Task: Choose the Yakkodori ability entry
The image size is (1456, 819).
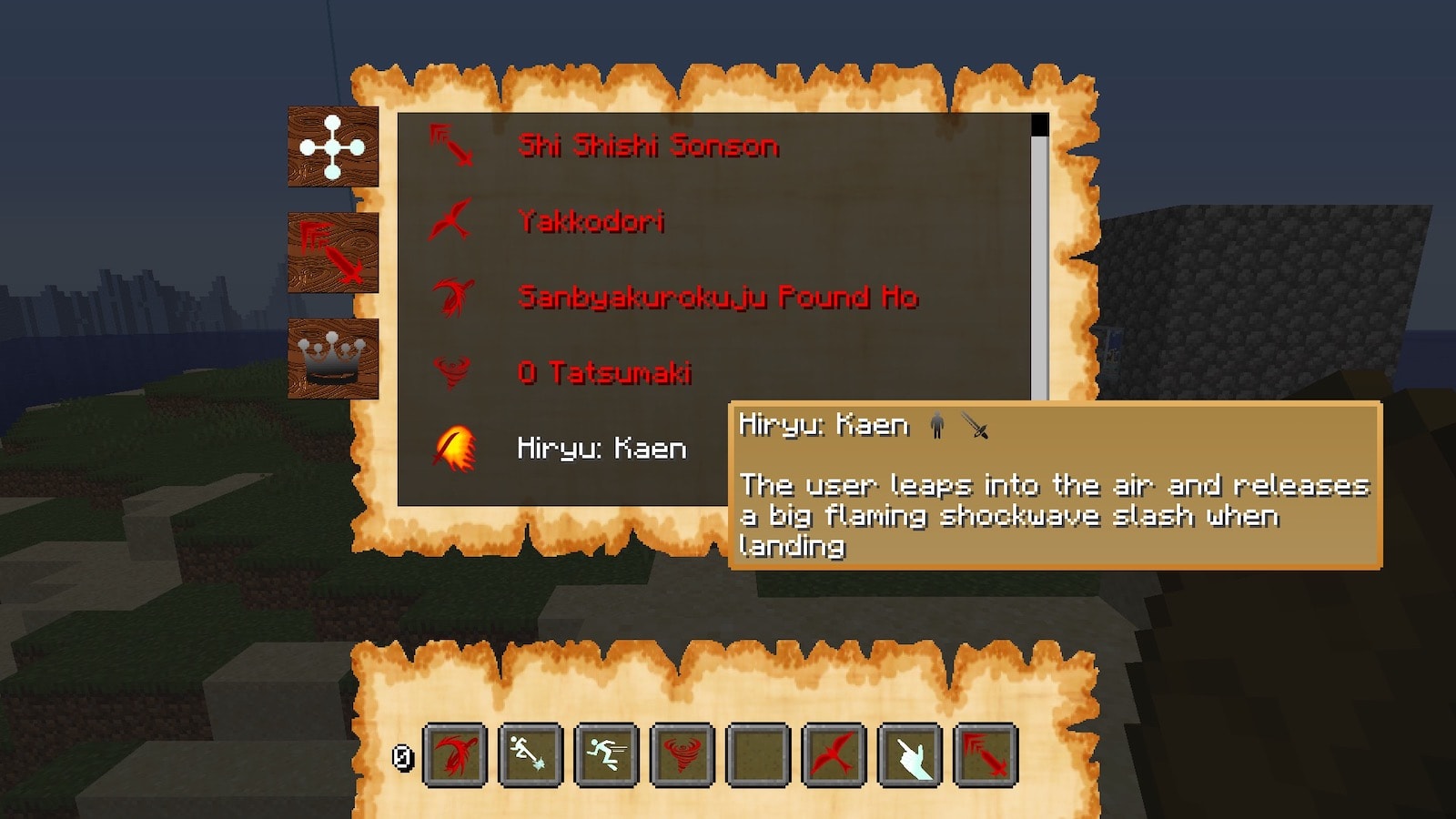Action: pos(591,221)
